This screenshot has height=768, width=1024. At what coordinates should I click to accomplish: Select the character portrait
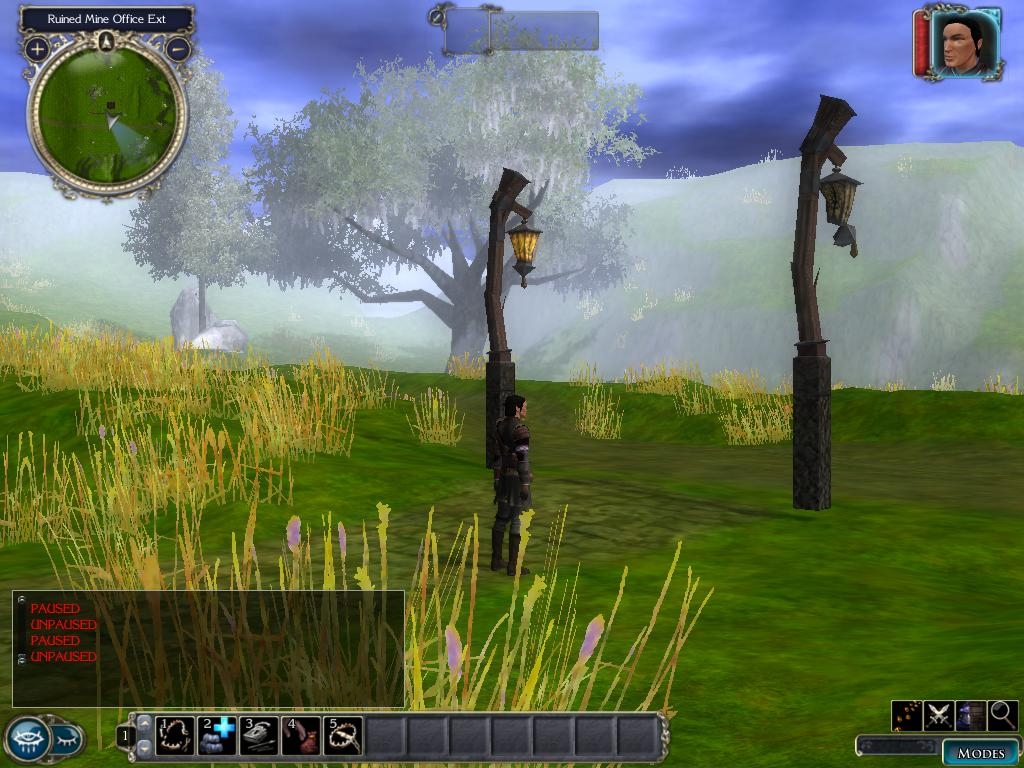tap(965, 44)
